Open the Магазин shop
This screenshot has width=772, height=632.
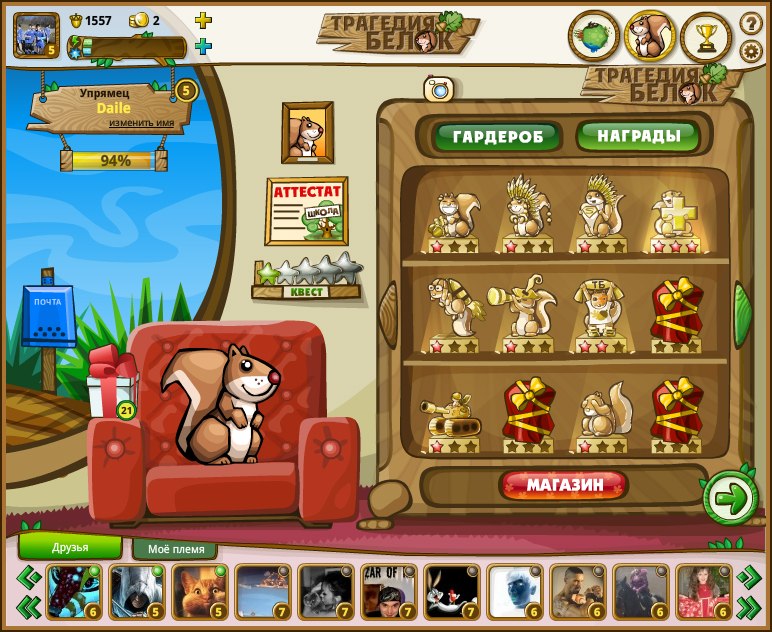564,486
